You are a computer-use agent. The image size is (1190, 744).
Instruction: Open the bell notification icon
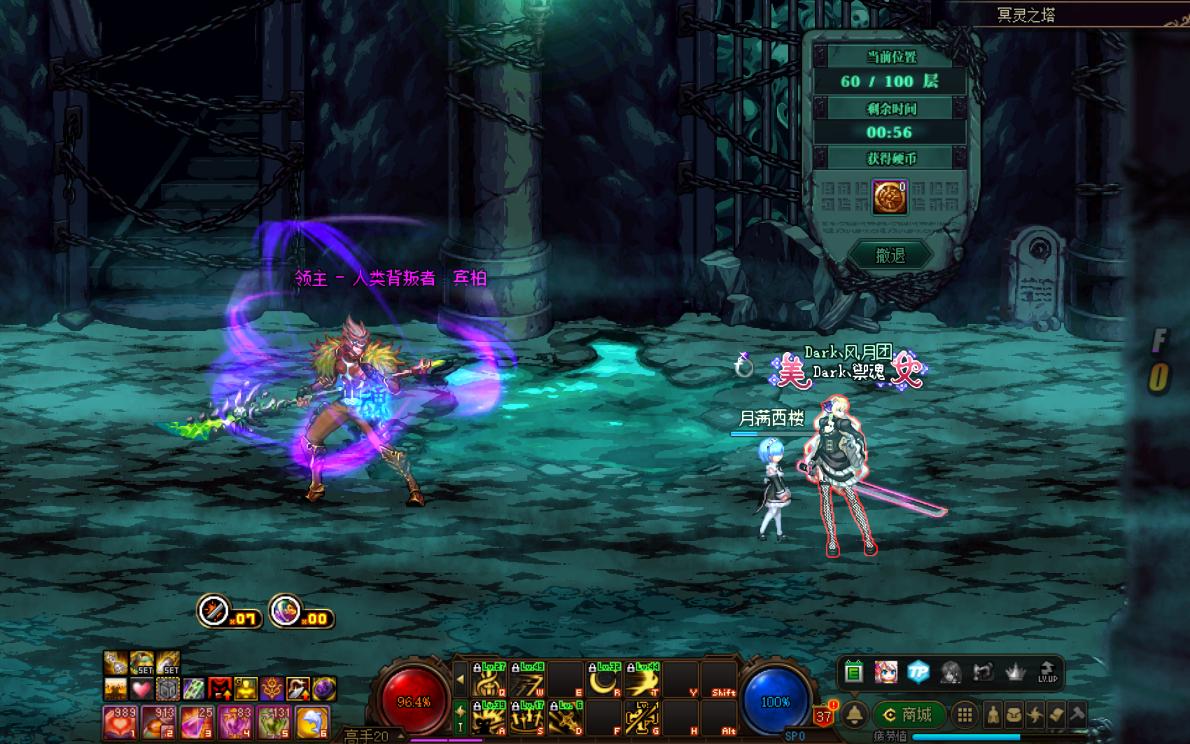point(855,714)
